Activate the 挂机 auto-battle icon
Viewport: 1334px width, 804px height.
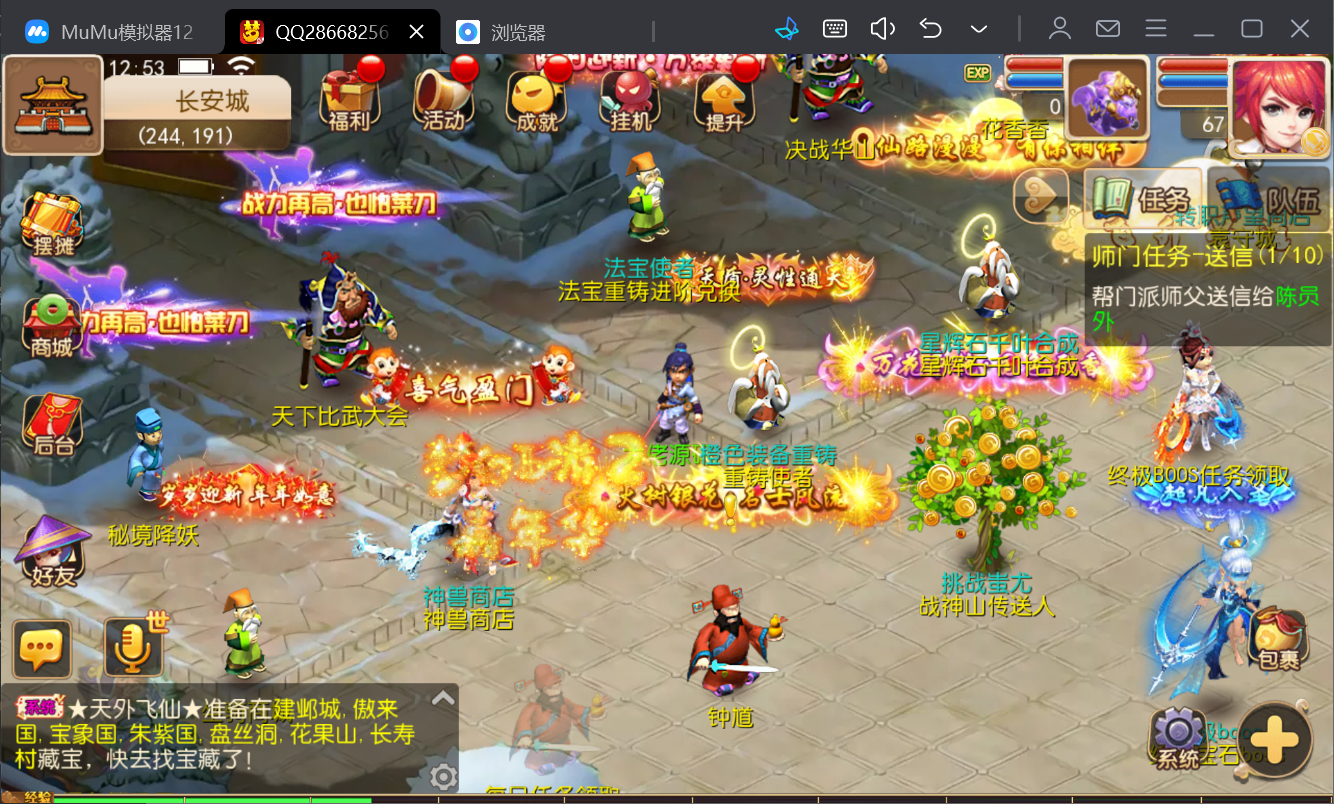coord(629,100)
